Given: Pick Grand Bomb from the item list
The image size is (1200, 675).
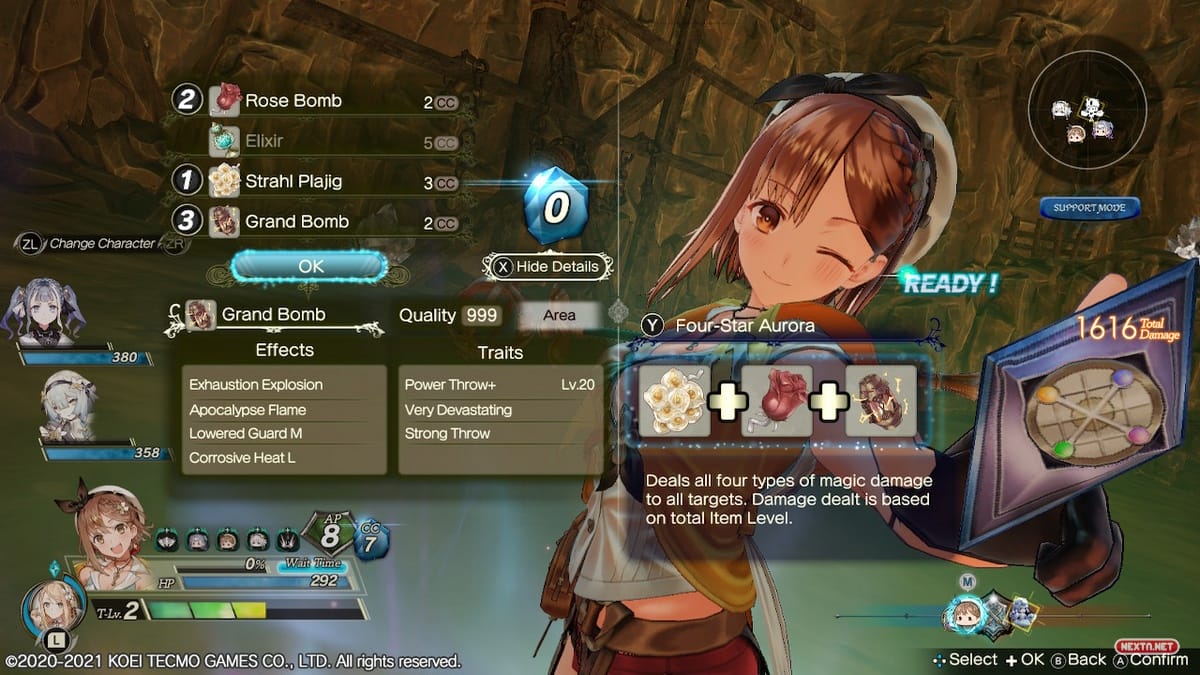Looking at the screenshot, I should pos(297,222).
